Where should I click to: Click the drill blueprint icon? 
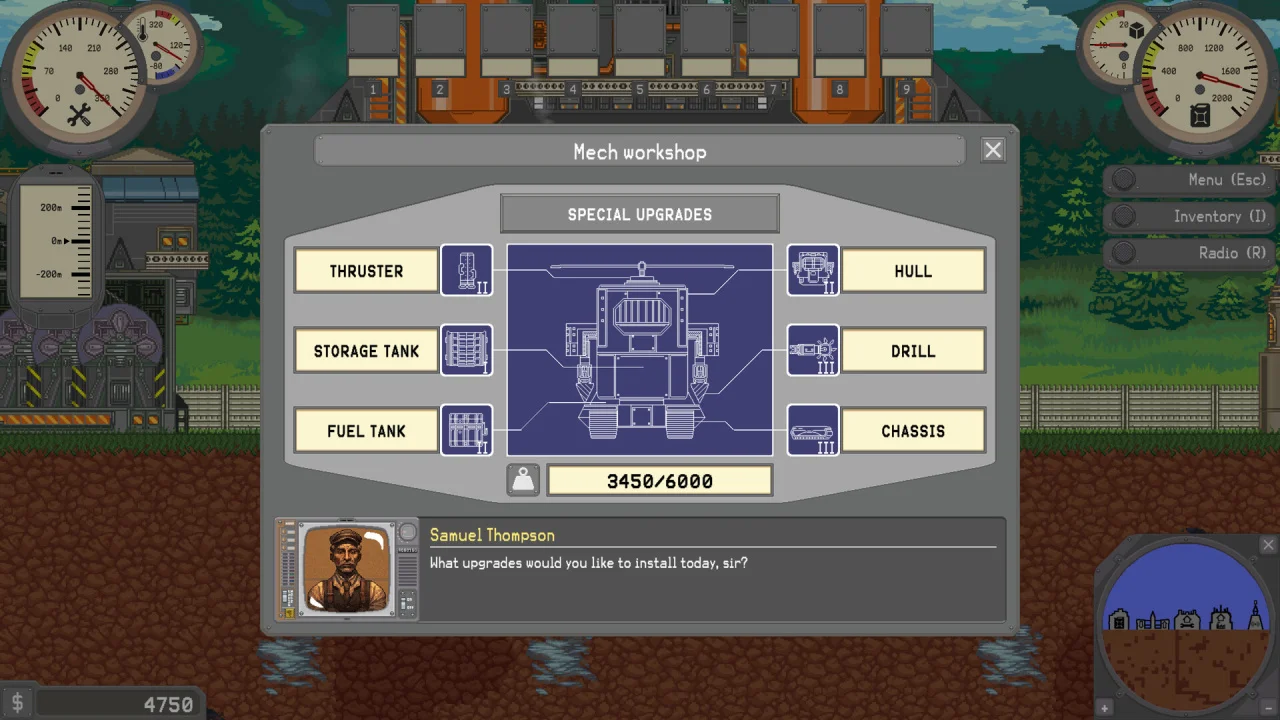point(813,350)
